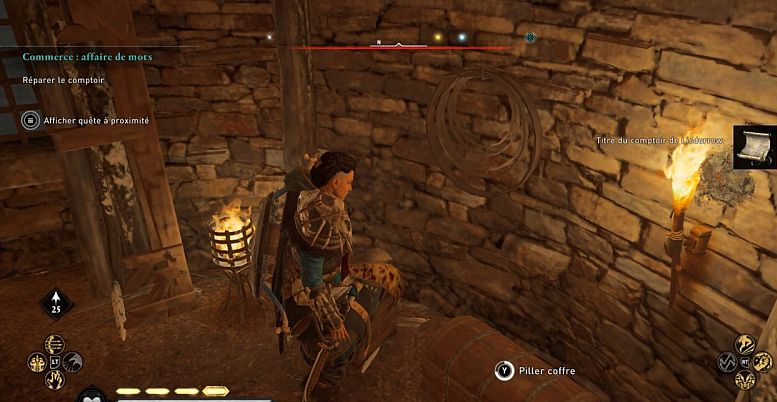The height and width of the screenshot is (402, 777).
Task: Select the teal diamond marker on compass
Action: 530,37
